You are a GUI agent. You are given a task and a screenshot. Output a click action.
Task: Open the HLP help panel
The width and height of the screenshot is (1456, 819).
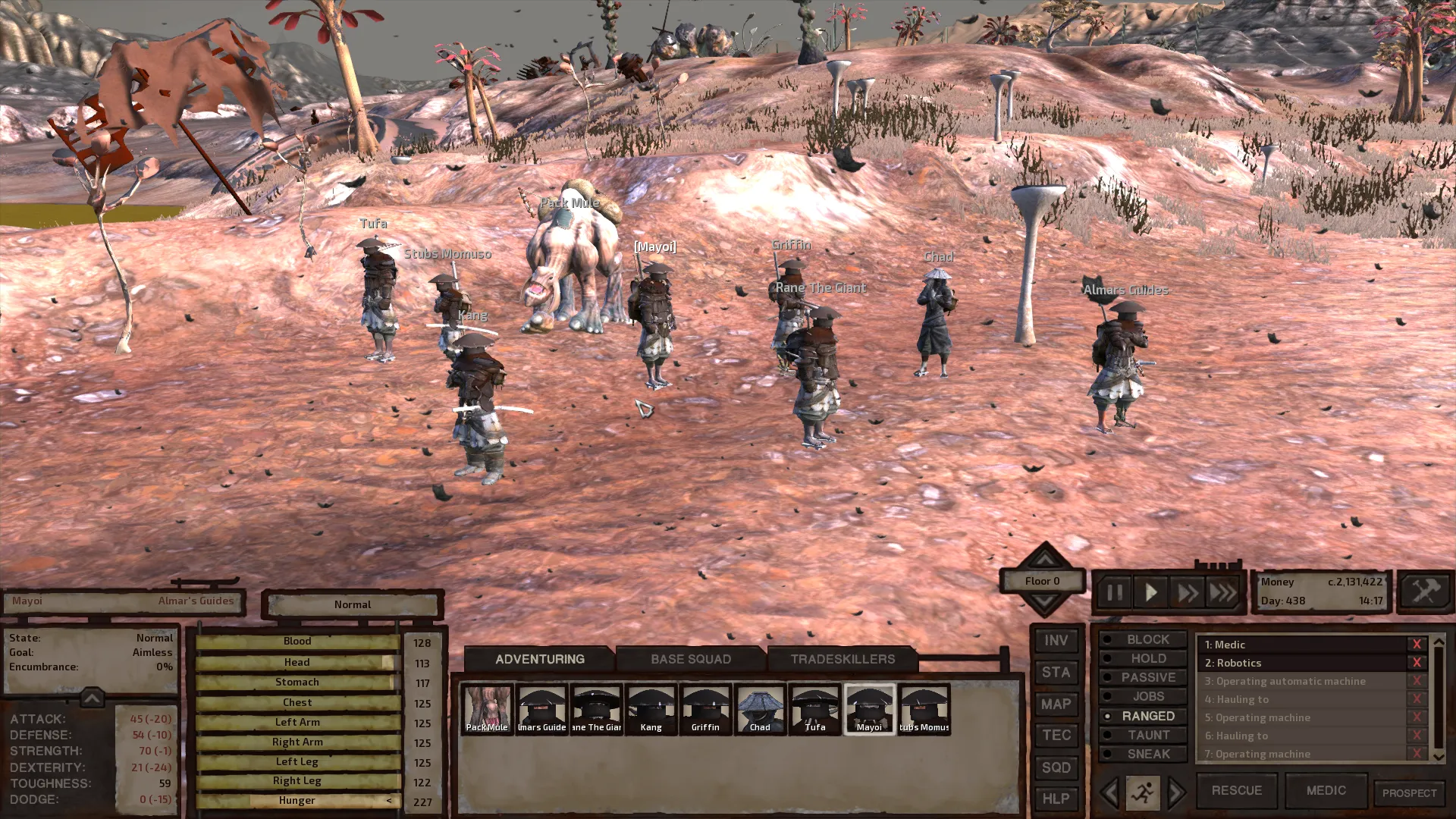[1056, 799]
